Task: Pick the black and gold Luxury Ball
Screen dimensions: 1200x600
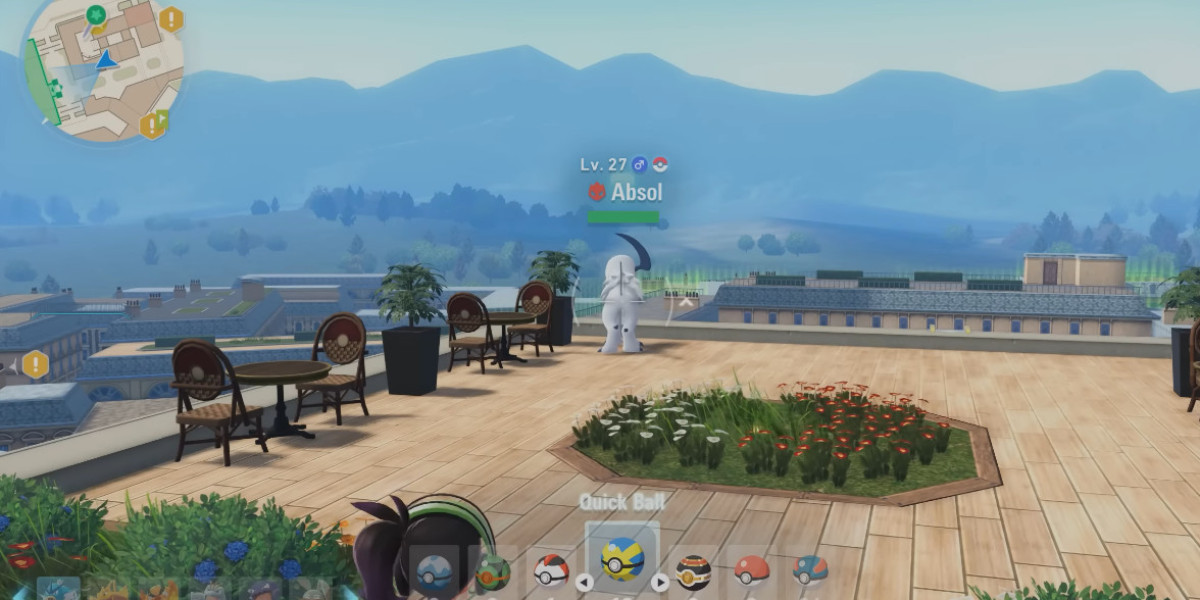Action: click(x=693, y=572)
